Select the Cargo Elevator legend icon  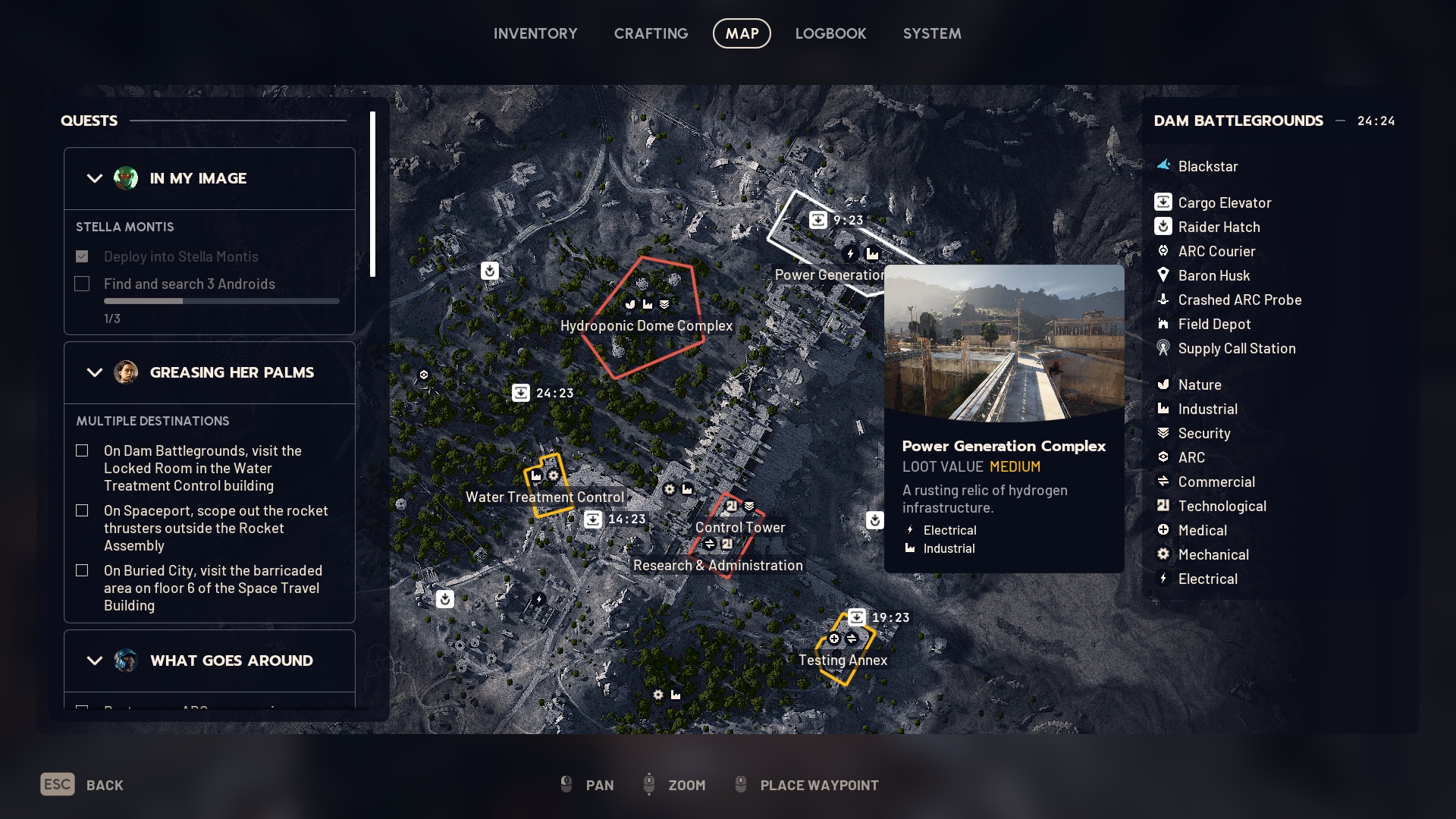click(1163, 202)
